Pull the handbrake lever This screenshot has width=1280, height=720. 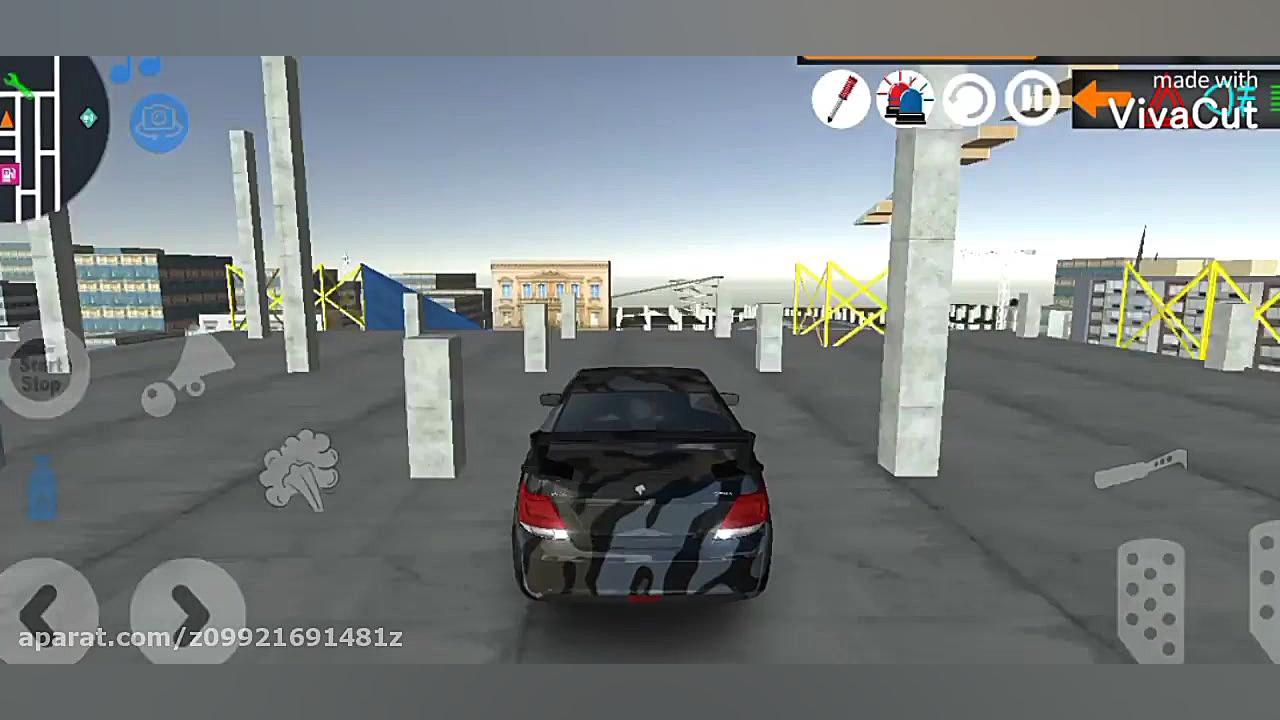[1142, 469]
